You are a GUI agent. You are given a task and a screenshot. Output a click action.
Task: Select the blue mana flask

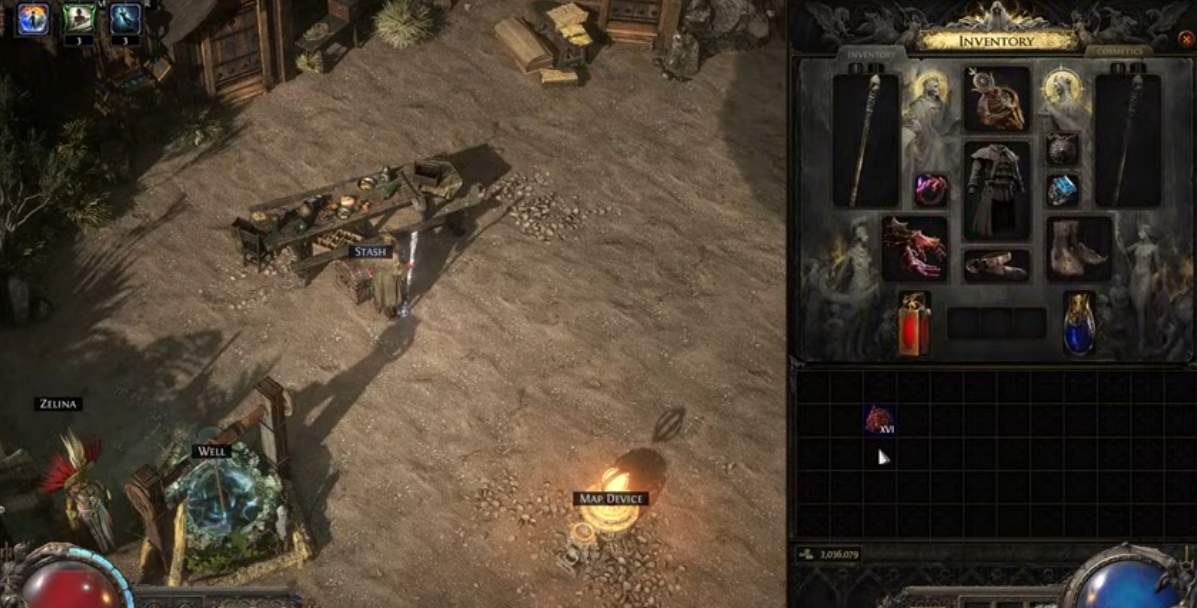tap(1079, 324)
